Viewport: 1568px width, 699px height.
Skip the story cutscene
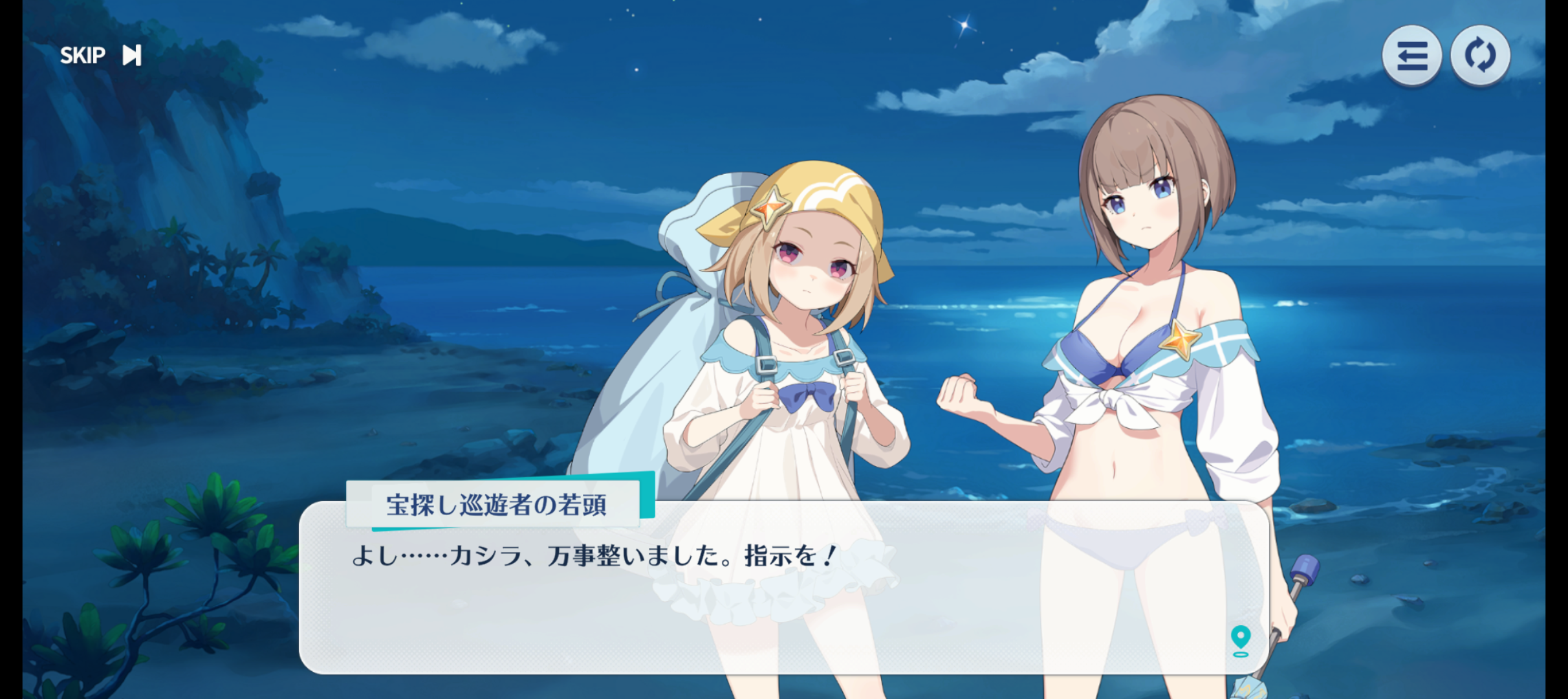click(x=100, y=56)
